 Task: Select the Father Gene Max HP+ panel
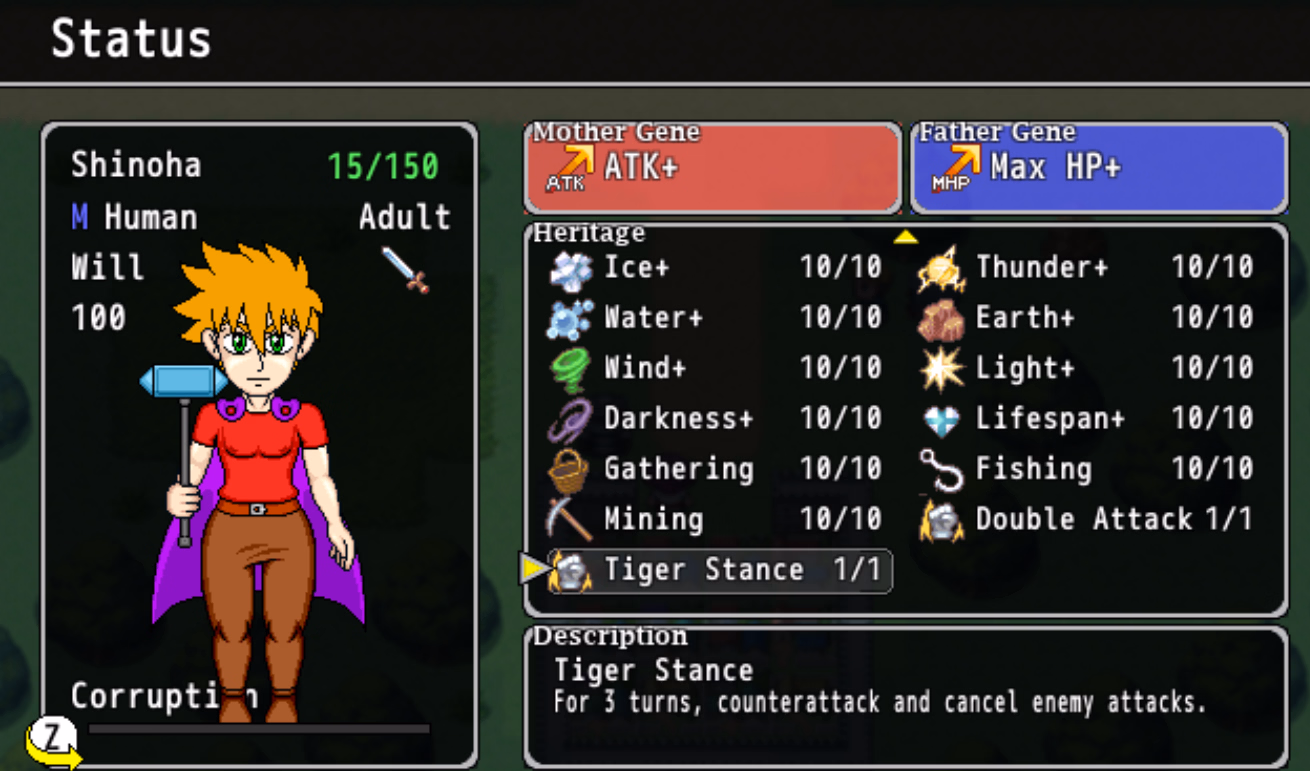pyautogui.click(x=1098, y=168)
